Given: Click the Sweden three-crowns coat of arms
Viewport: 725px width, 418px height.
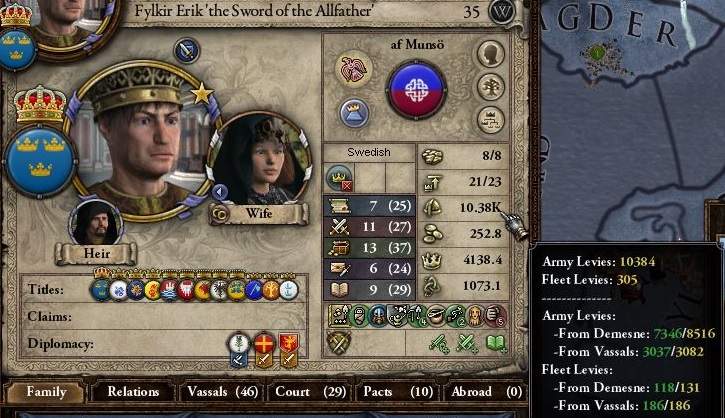Looking at the screenshot, I should (40, 158).
